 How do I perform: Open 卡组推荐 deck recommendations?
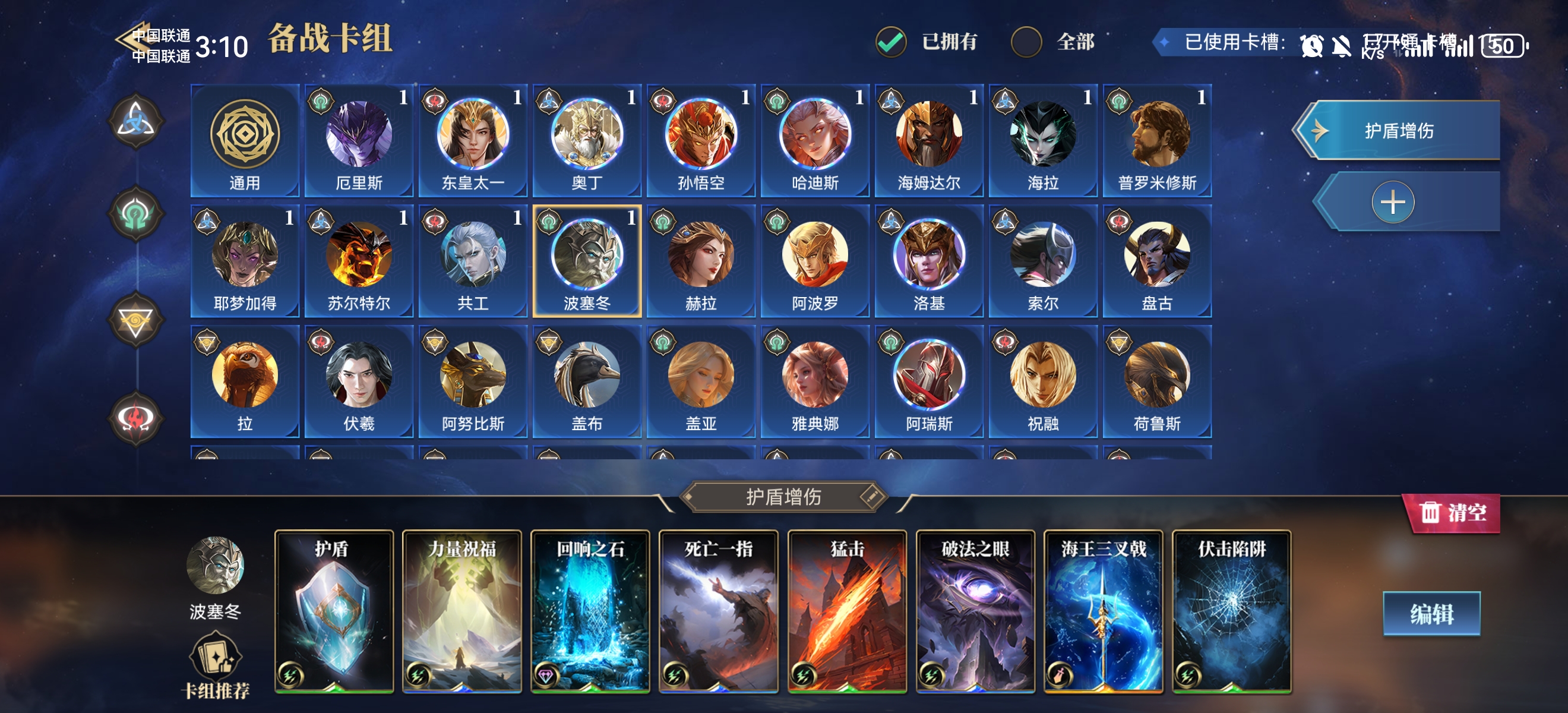[x=216, y=666]
